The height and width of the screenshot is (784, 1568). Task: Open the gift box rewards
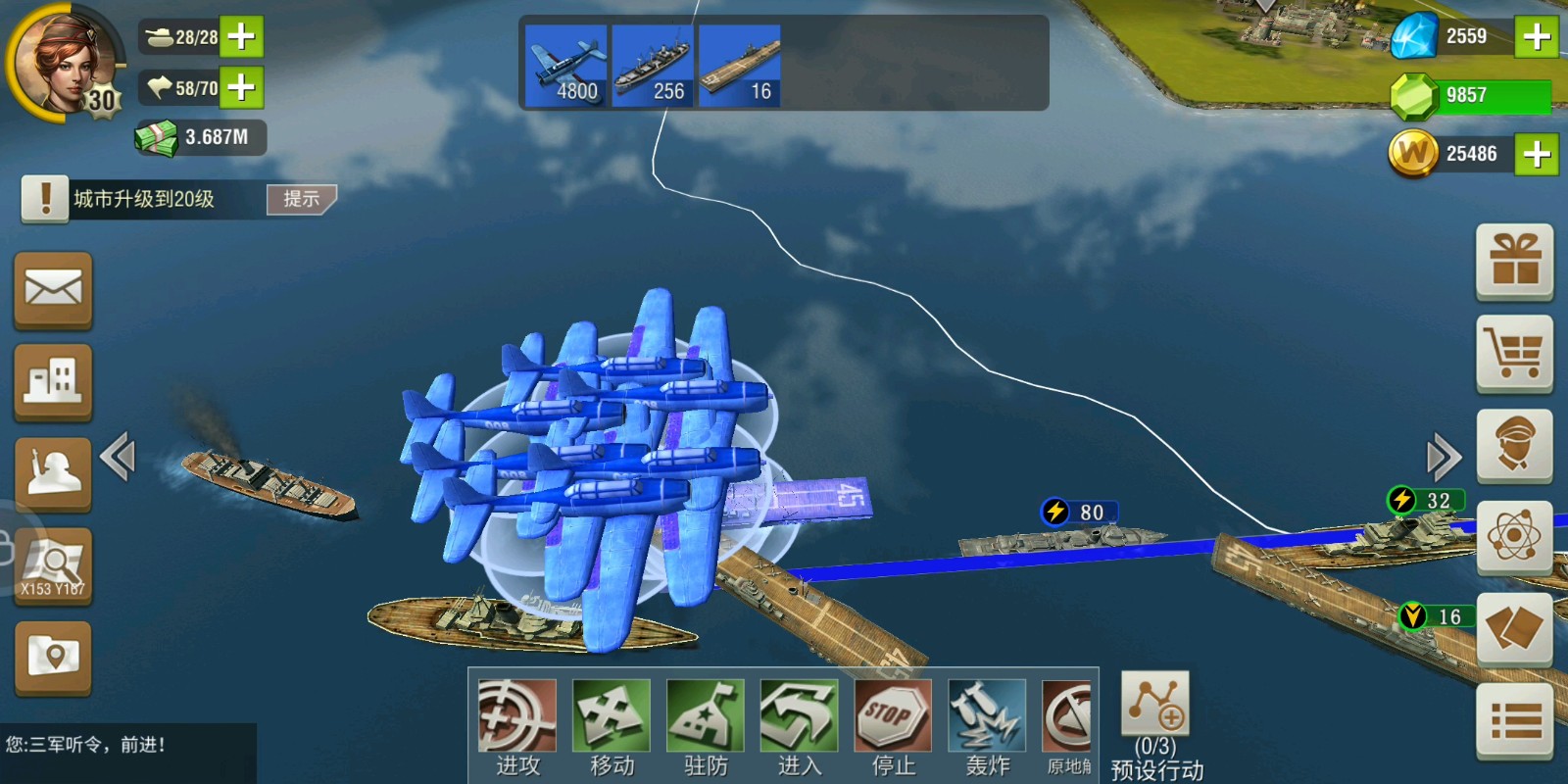pos(1514,262)
